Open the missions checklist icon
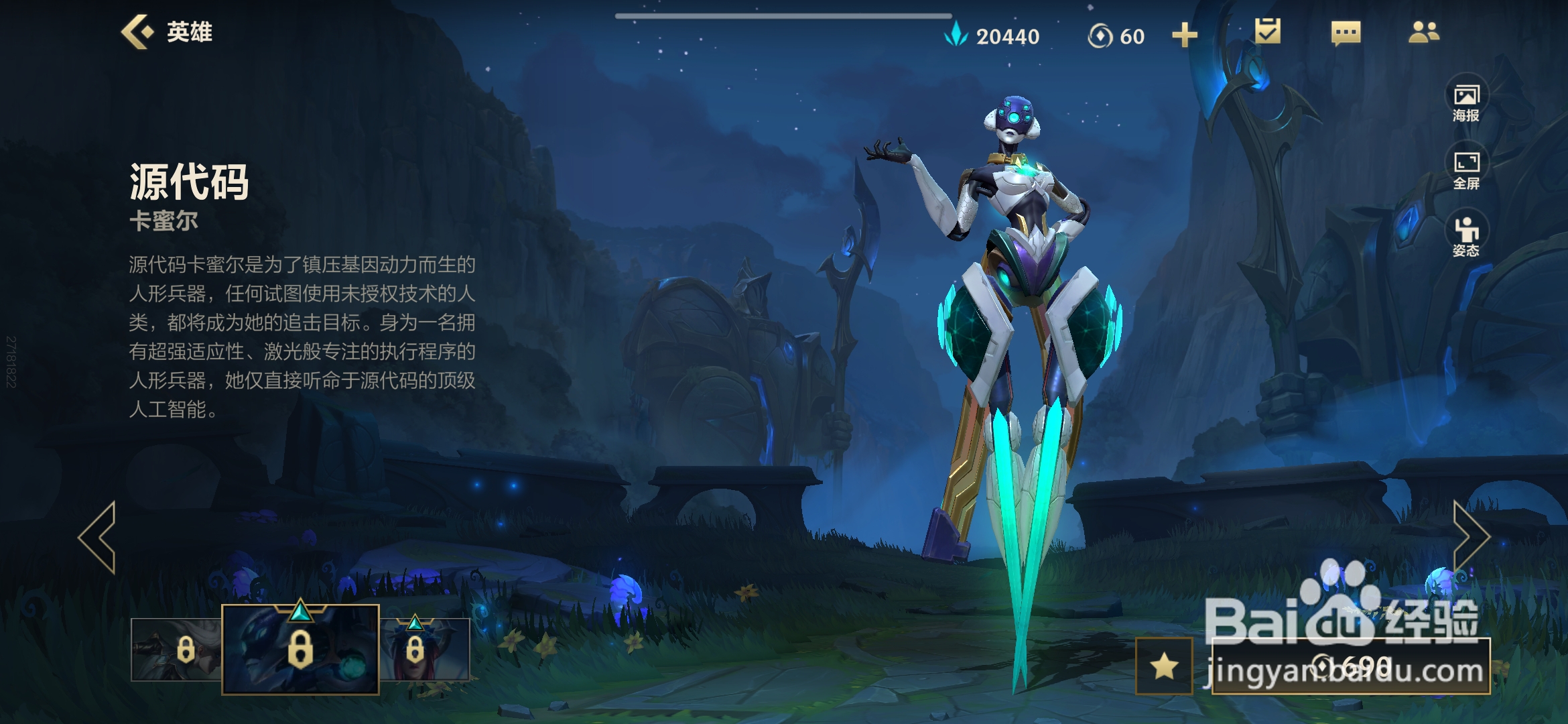This screenshot has height=724, width=1568. [x=1267, y=32]
